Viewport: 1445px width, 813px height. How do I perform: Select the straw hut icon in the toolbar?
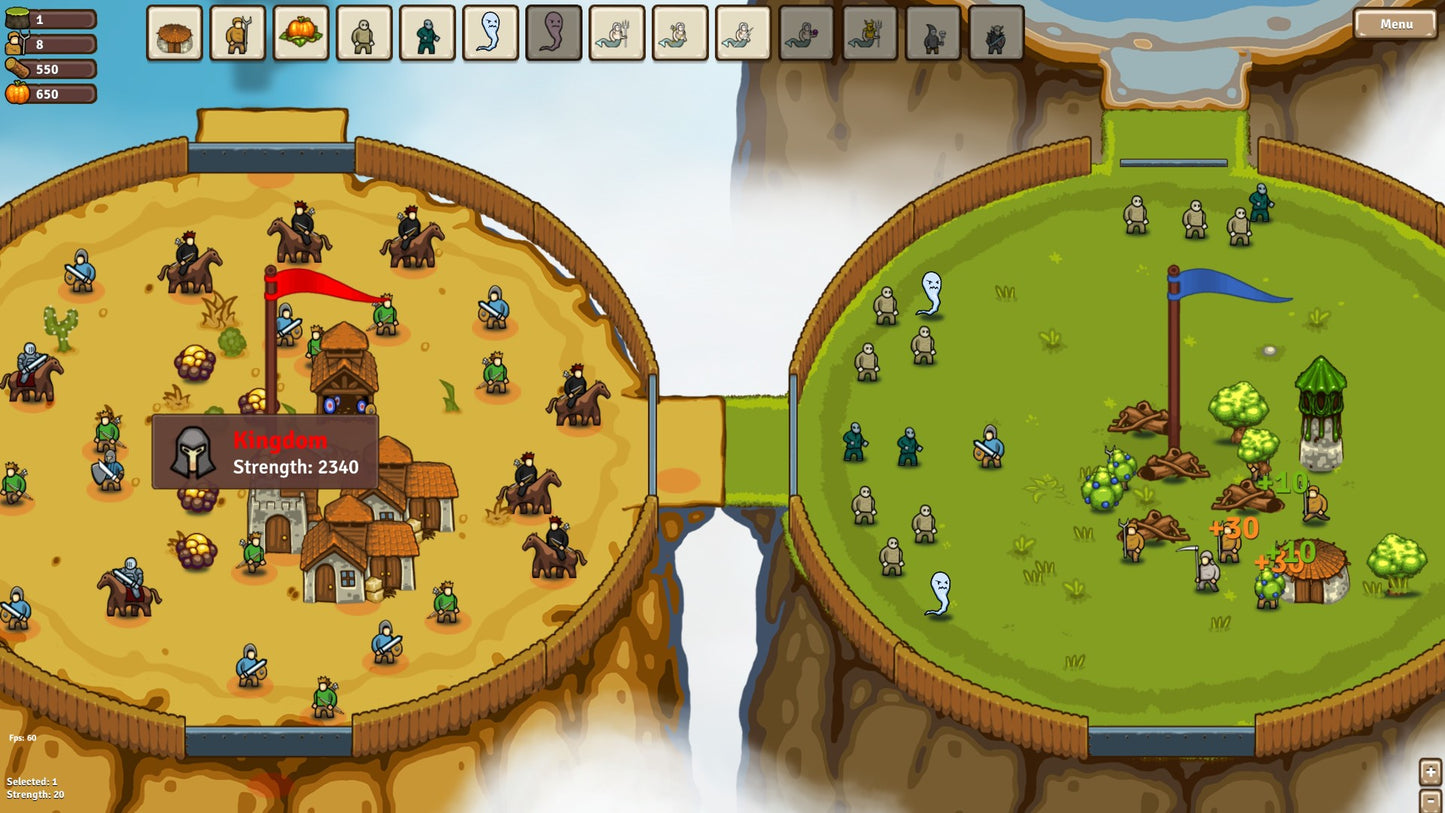point(173,32)
